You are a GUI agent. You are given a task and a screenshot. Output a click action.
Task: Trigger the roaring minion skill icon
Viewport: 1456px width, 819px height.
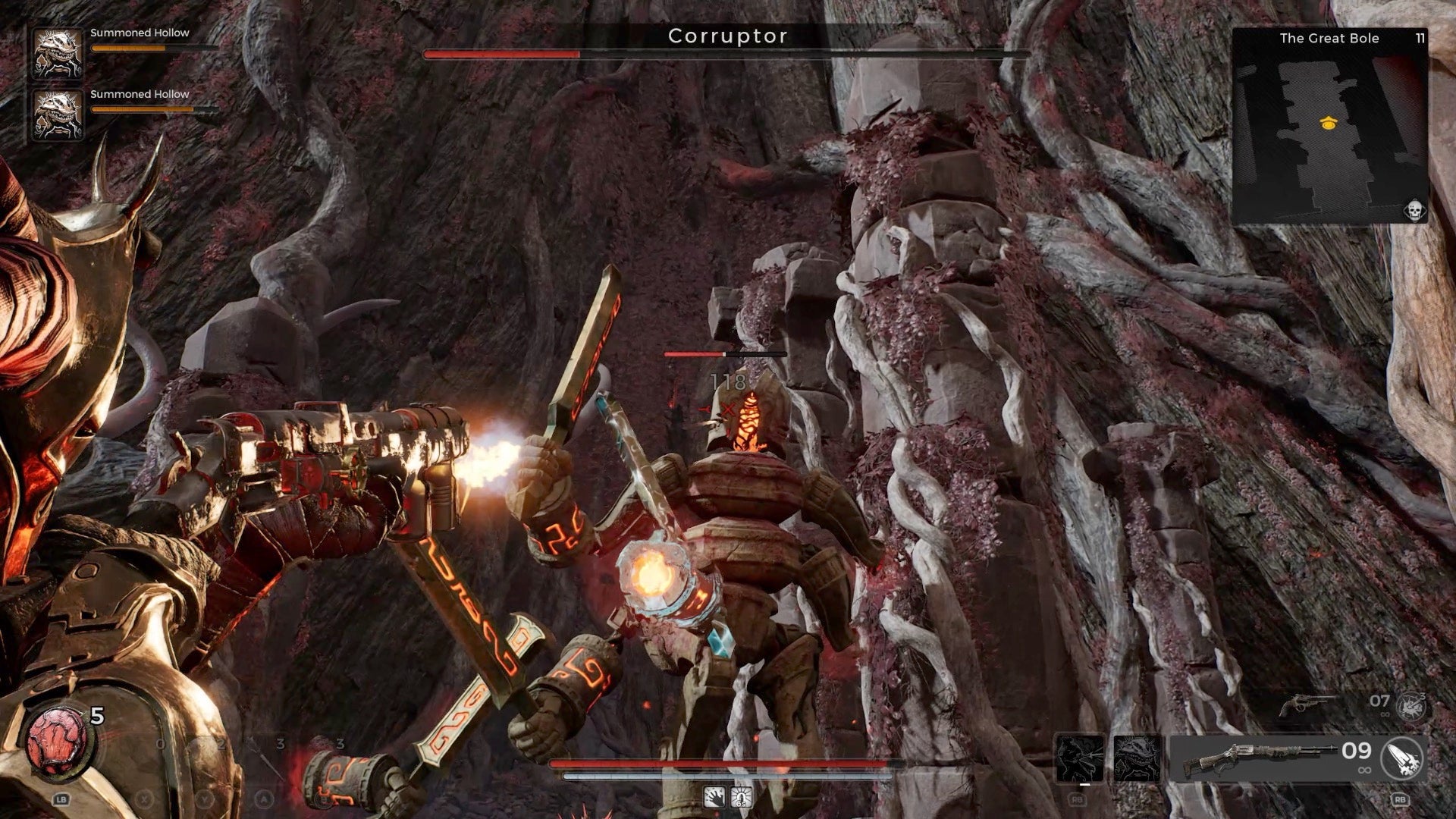pyautogui.click(x=1080, y=758)
